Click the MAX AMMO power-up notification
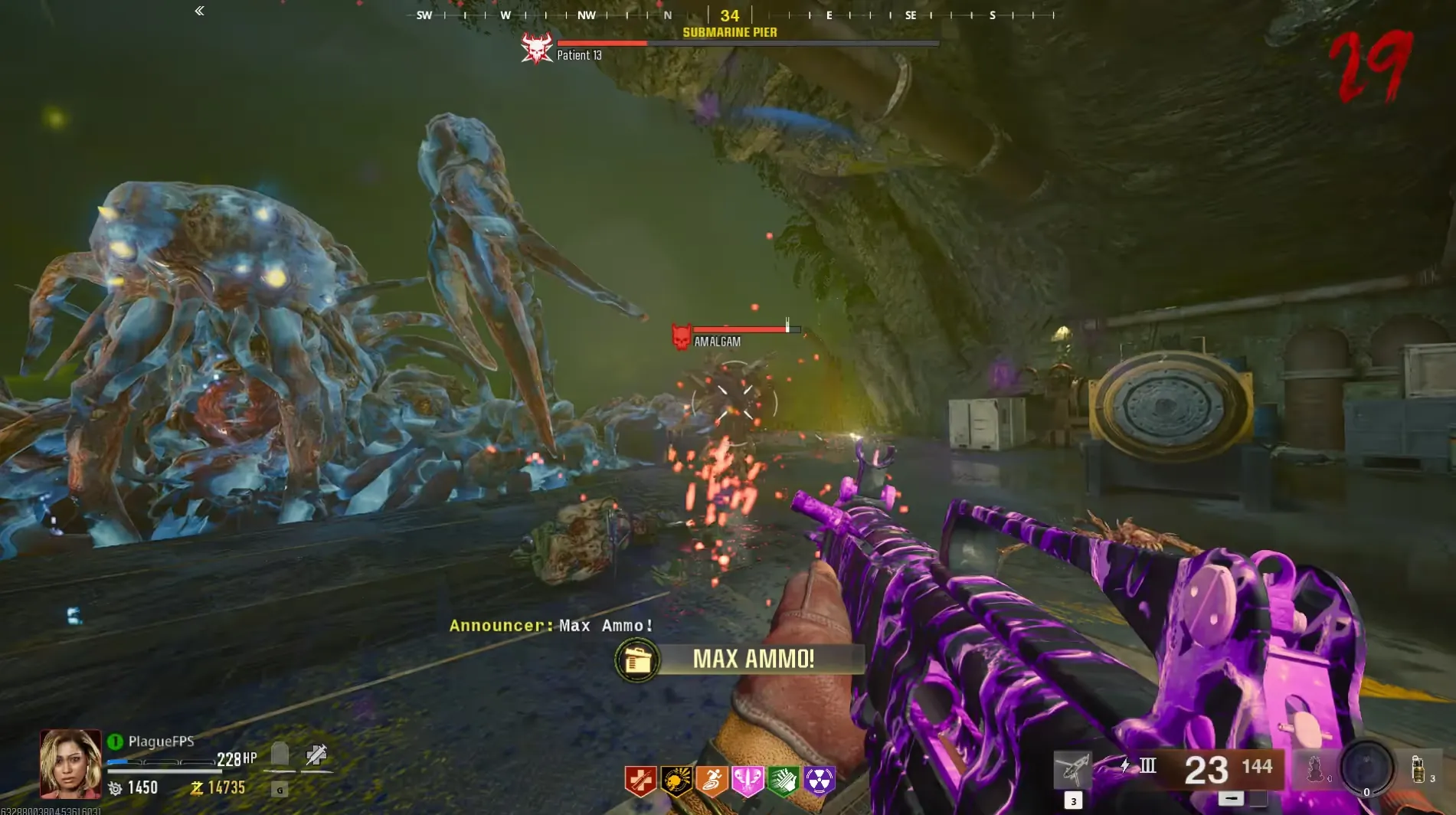 click(740, 659)
